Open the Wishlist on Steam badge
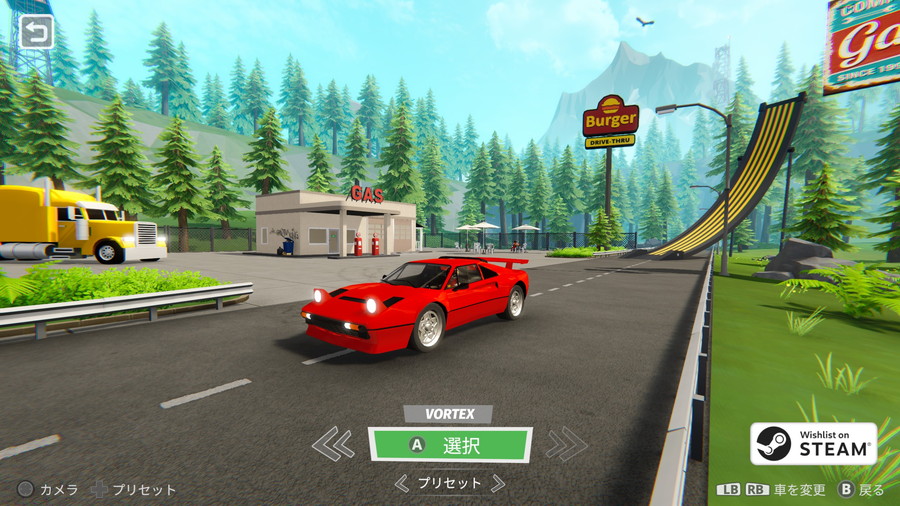This screenshot has height=506, width=900. tap(814, 444)
